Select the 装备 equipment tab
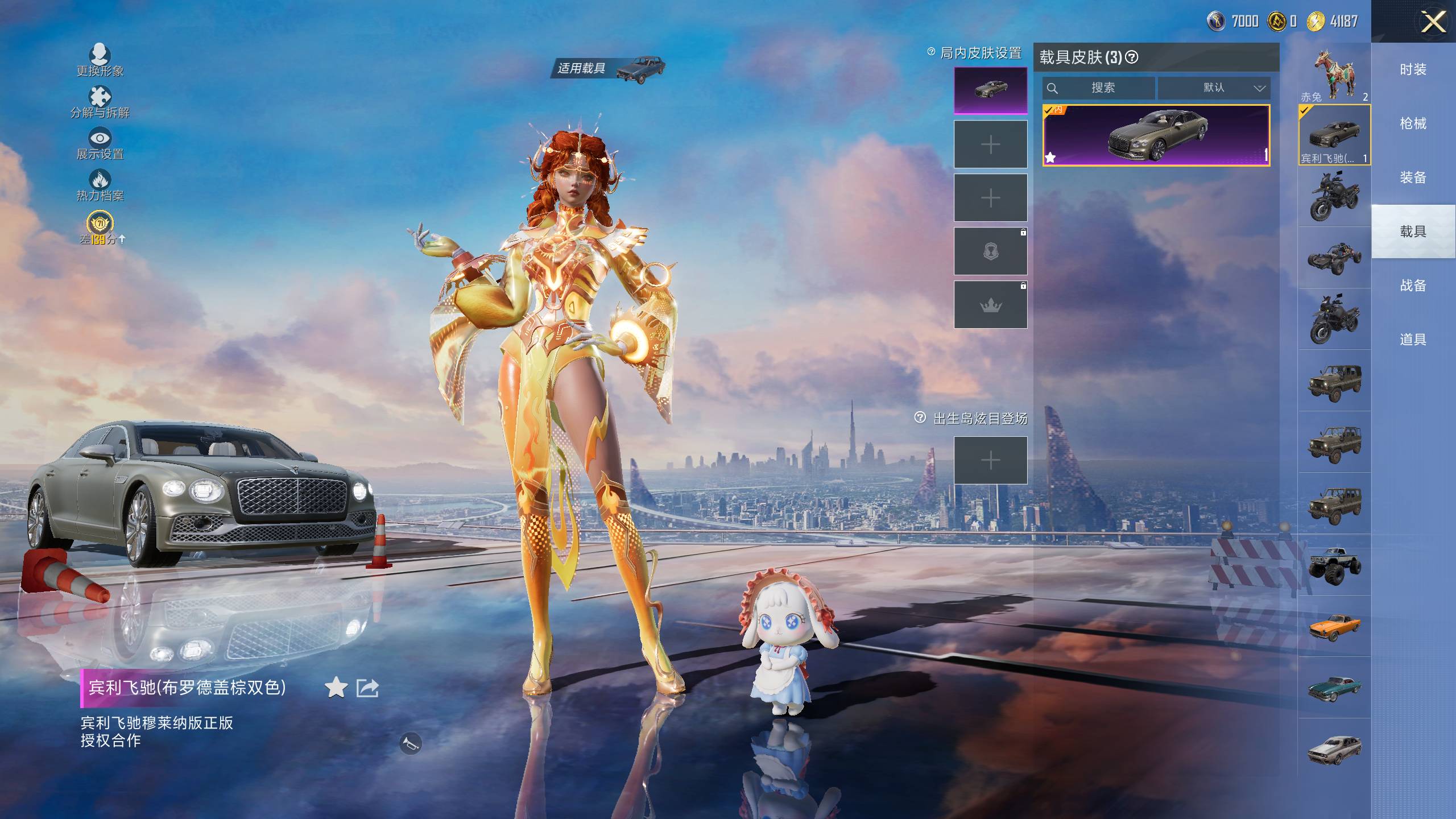 [x=1413, y=177]
